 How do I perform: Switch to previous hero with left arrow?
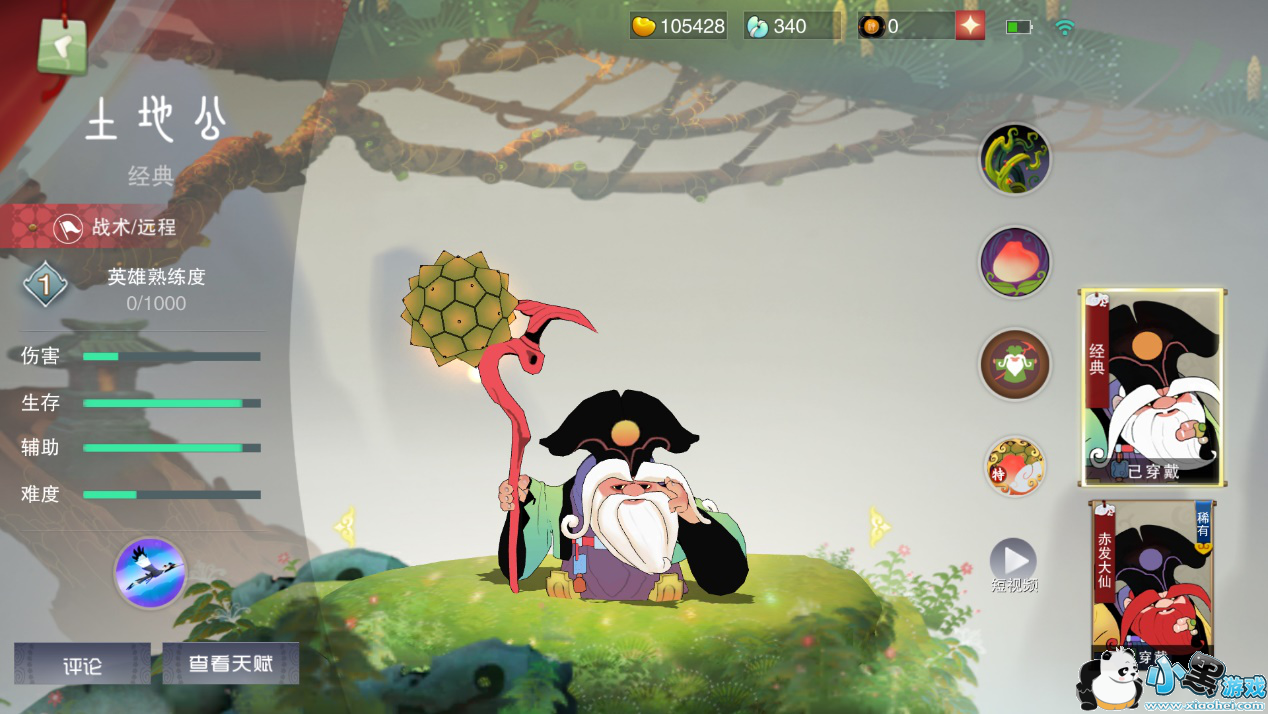(346, 525)
